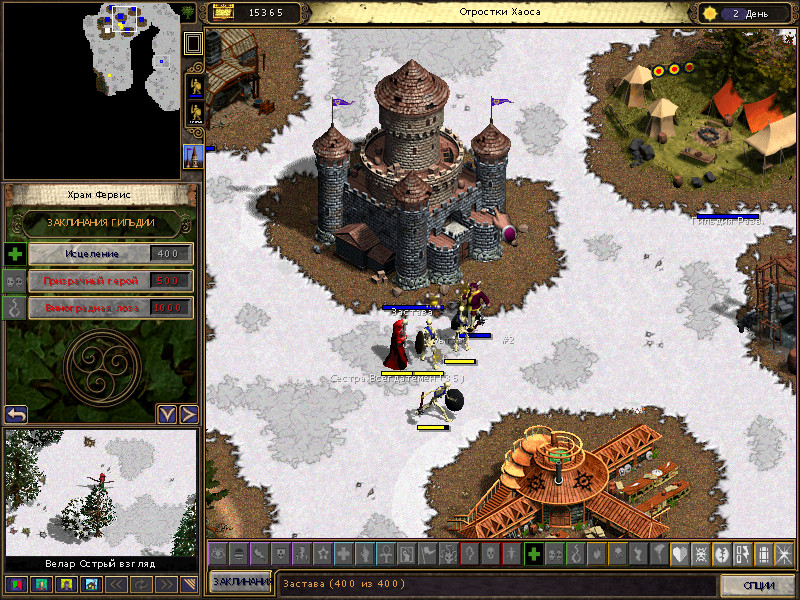Activate the green cross spell in bottom bar
Image resolution: width=800 pixels, height=600 pixels.
click(x=534, y=553)
